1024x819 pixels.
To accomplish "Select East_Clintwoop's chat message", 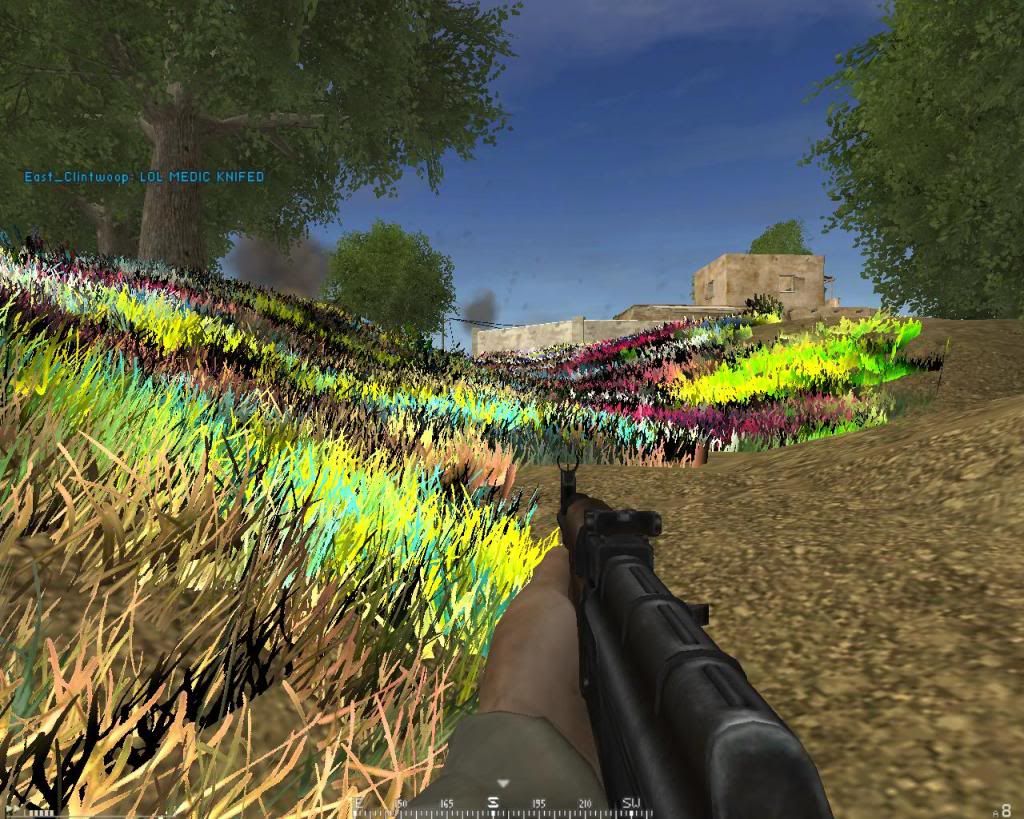I will tap(144, 177).
